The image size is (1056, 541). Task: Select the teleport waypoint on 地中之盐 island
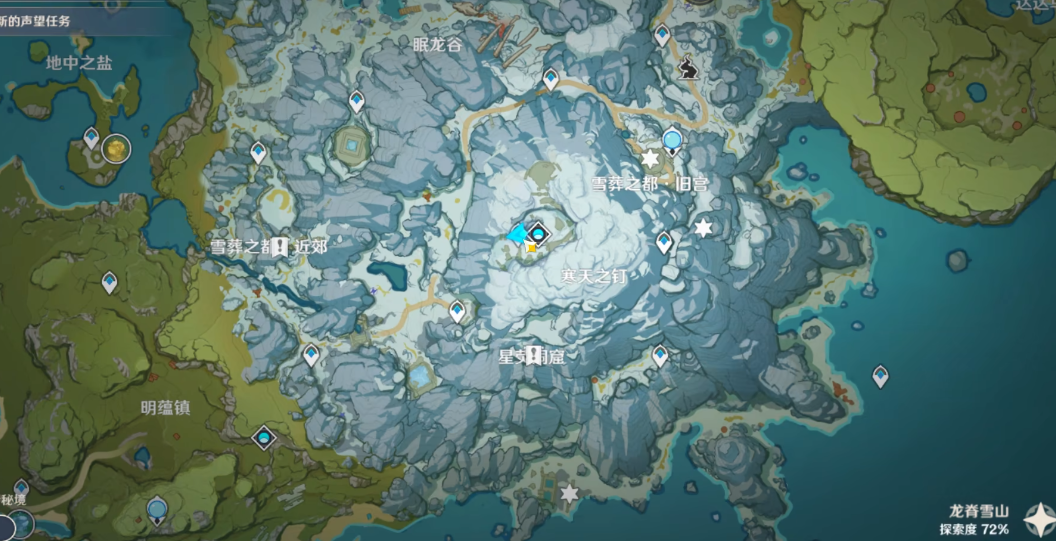[92, 137]
